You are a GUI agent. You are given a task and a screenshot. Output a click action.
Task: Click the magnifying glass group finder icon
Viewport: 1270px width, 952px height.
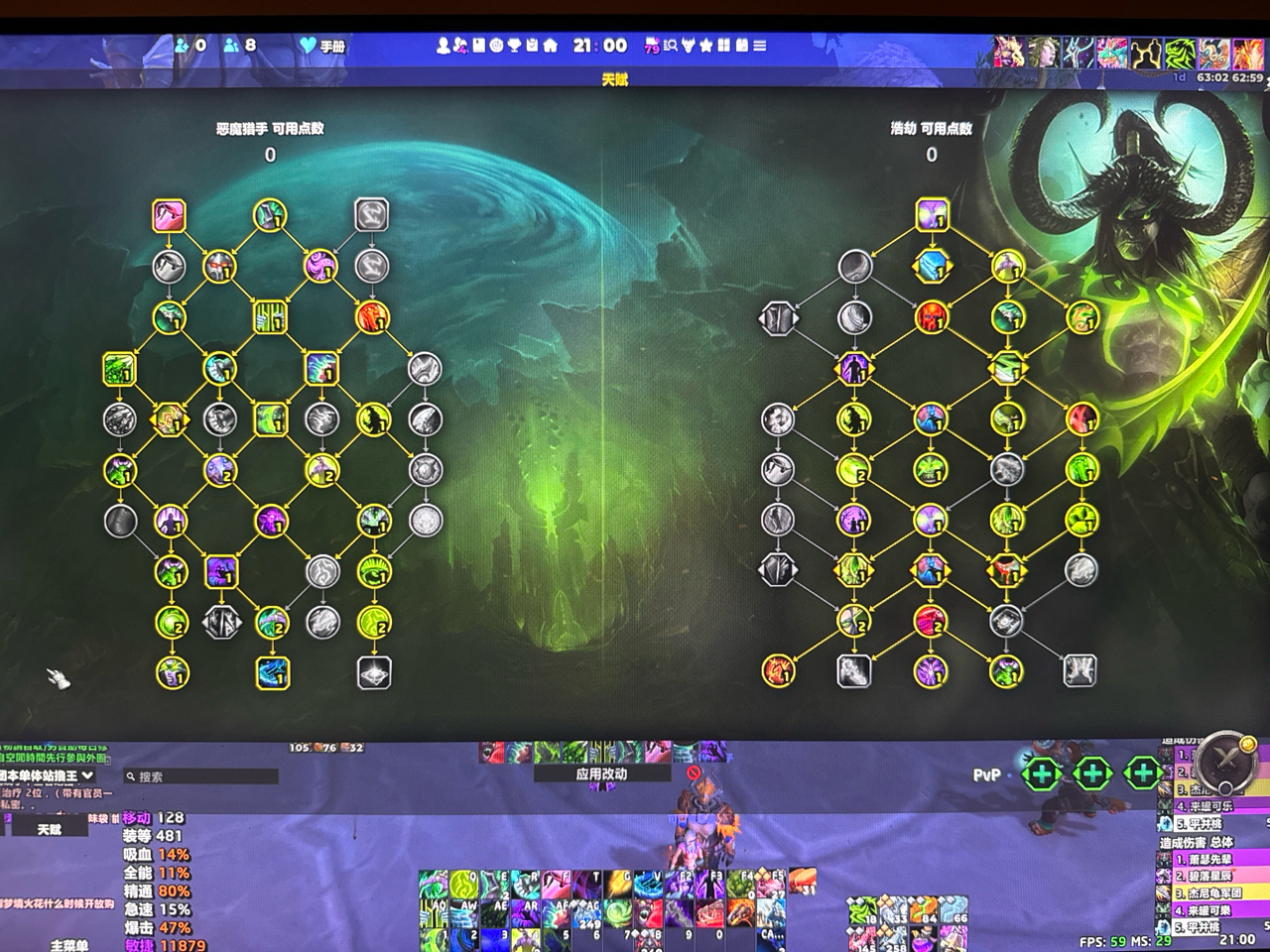pyautogui.click(x=671, y=45)
